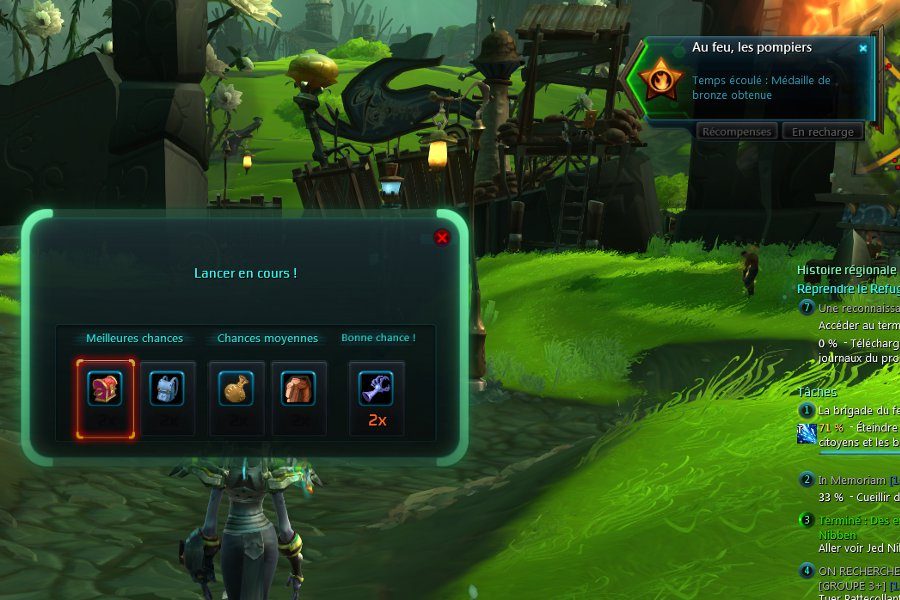Click the flame star challenge medal icon
The height and width of the screenshot is (600, 900).
[661, 80]
